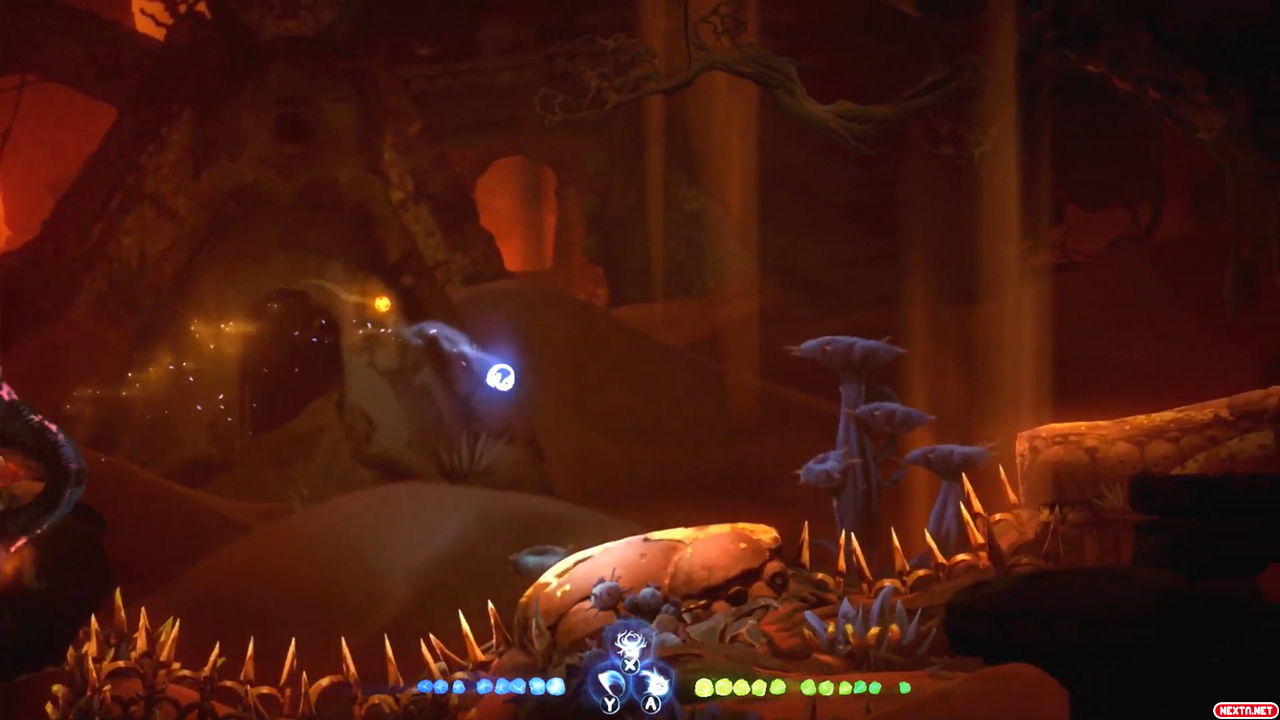The width and height of the screenshot is (1280, 720).
Task: Activate the curved blade slash ability
Action: [x=609, y=685]
